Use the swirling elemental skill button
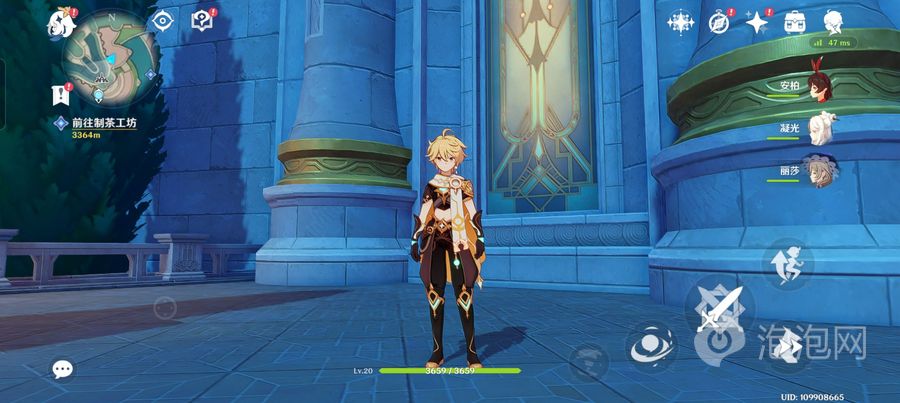The image size is (900, 403). [649, 347]
